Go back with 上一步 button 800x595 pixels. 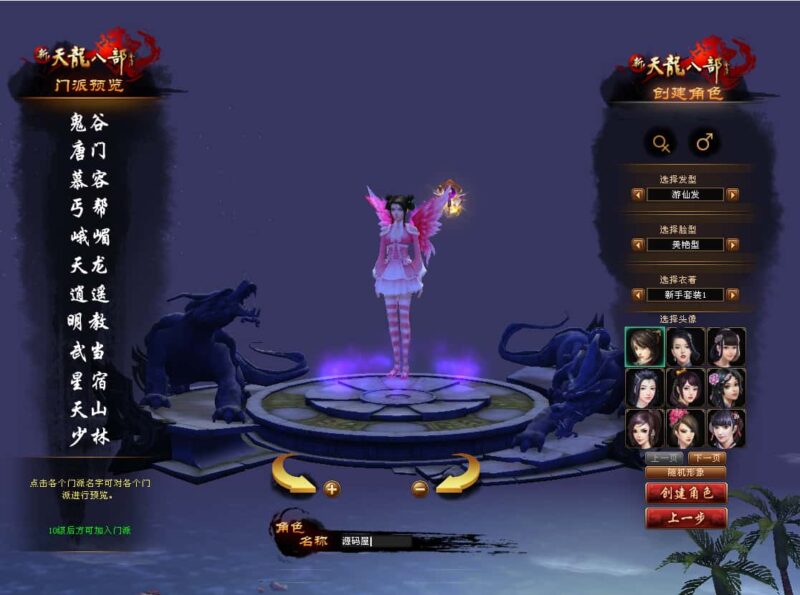click(685, 518)
